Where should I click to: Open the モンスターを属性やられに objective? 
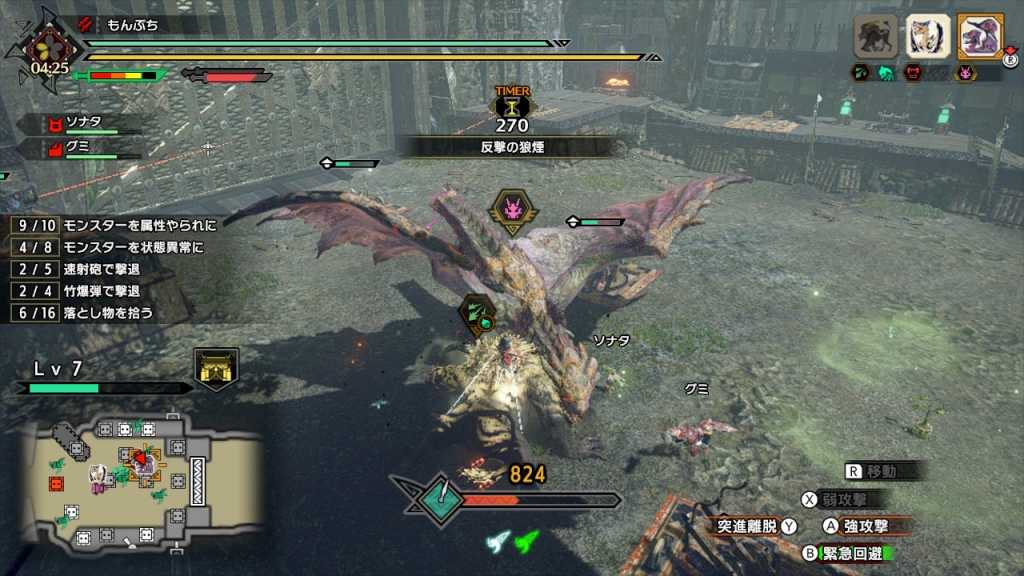(x=114, y=224)
